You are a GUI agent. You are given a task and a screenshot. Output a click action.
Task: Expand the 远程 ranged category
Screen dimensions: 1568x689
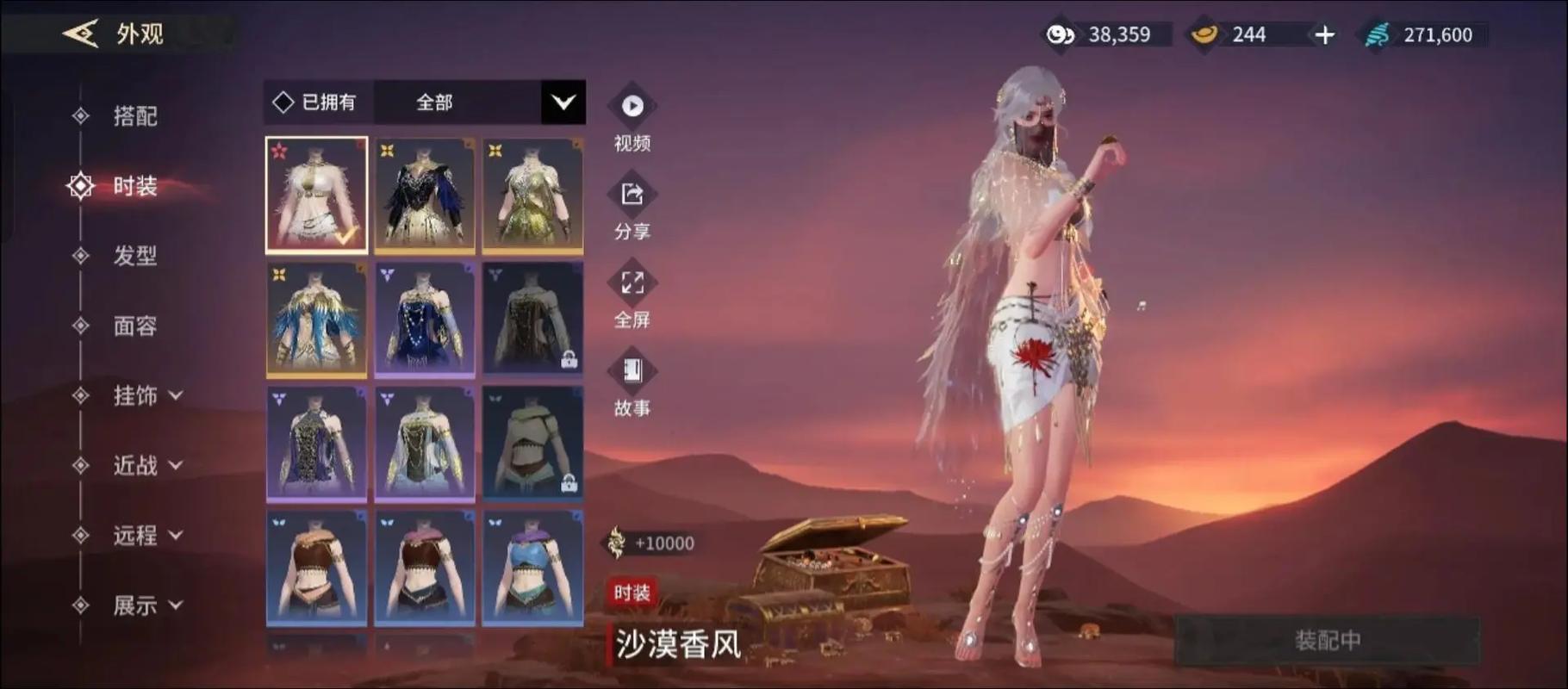[x=147, y=536]
